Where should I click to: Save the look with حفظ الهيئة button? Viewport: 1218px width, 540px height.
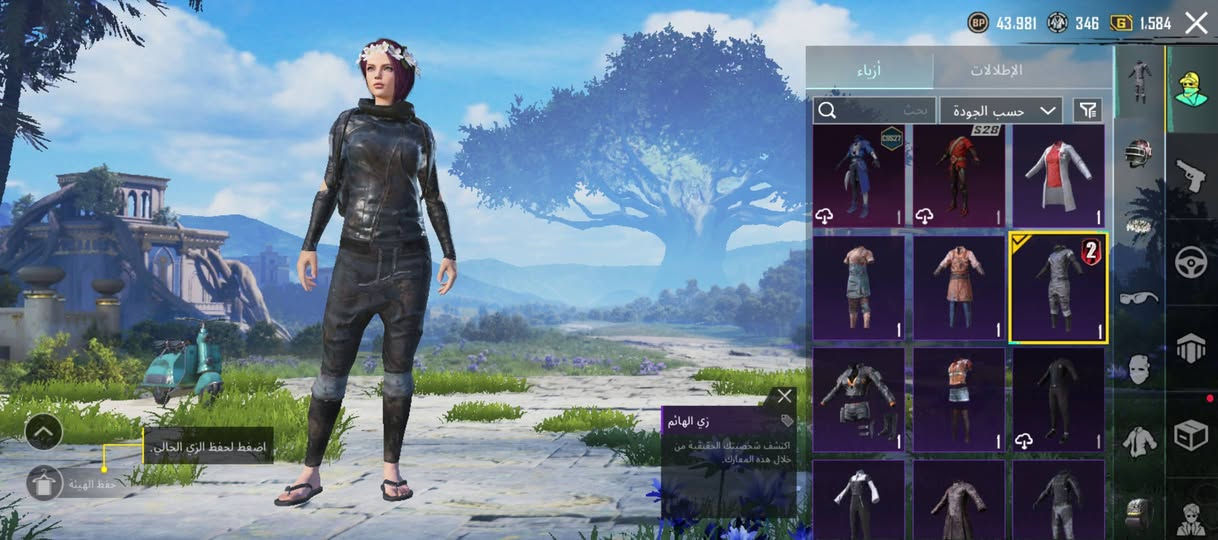click(45, 483)
